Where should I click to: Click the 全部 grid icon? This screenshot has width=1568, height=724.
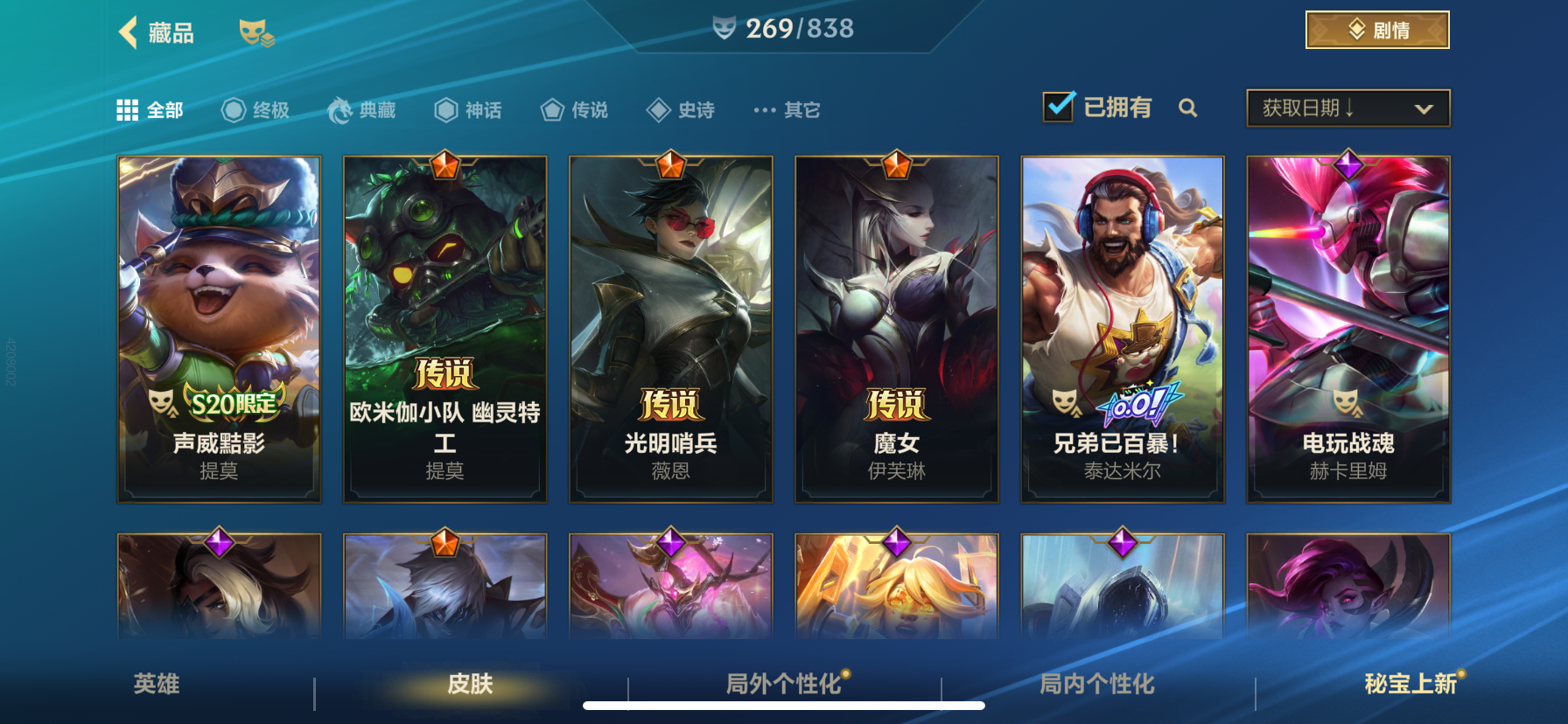coord(127,108)
